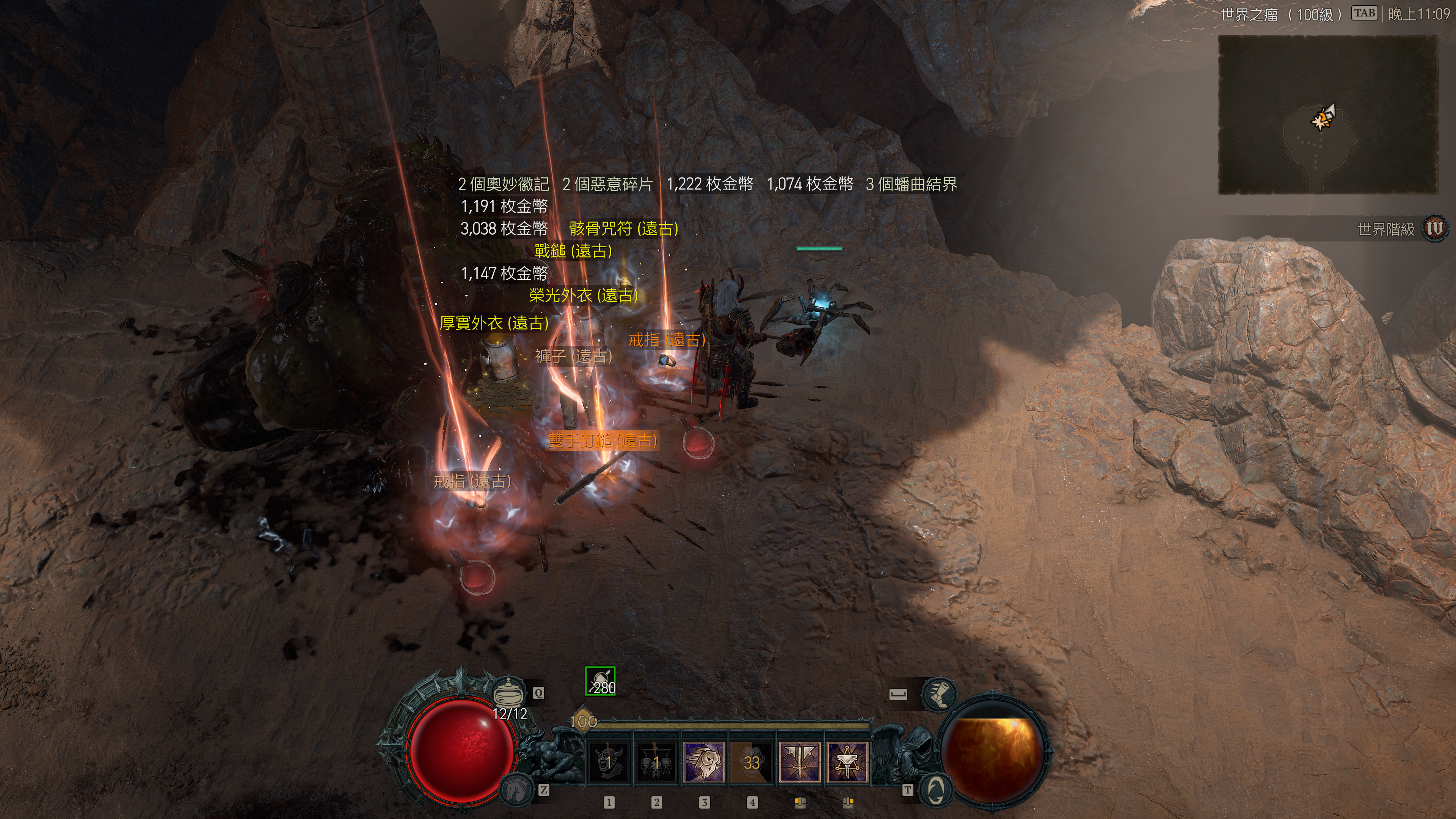This screenshot has height=819, width=1456.
Task: Click the green-bordered buff icon showing 280
Action: click(600, 682)
